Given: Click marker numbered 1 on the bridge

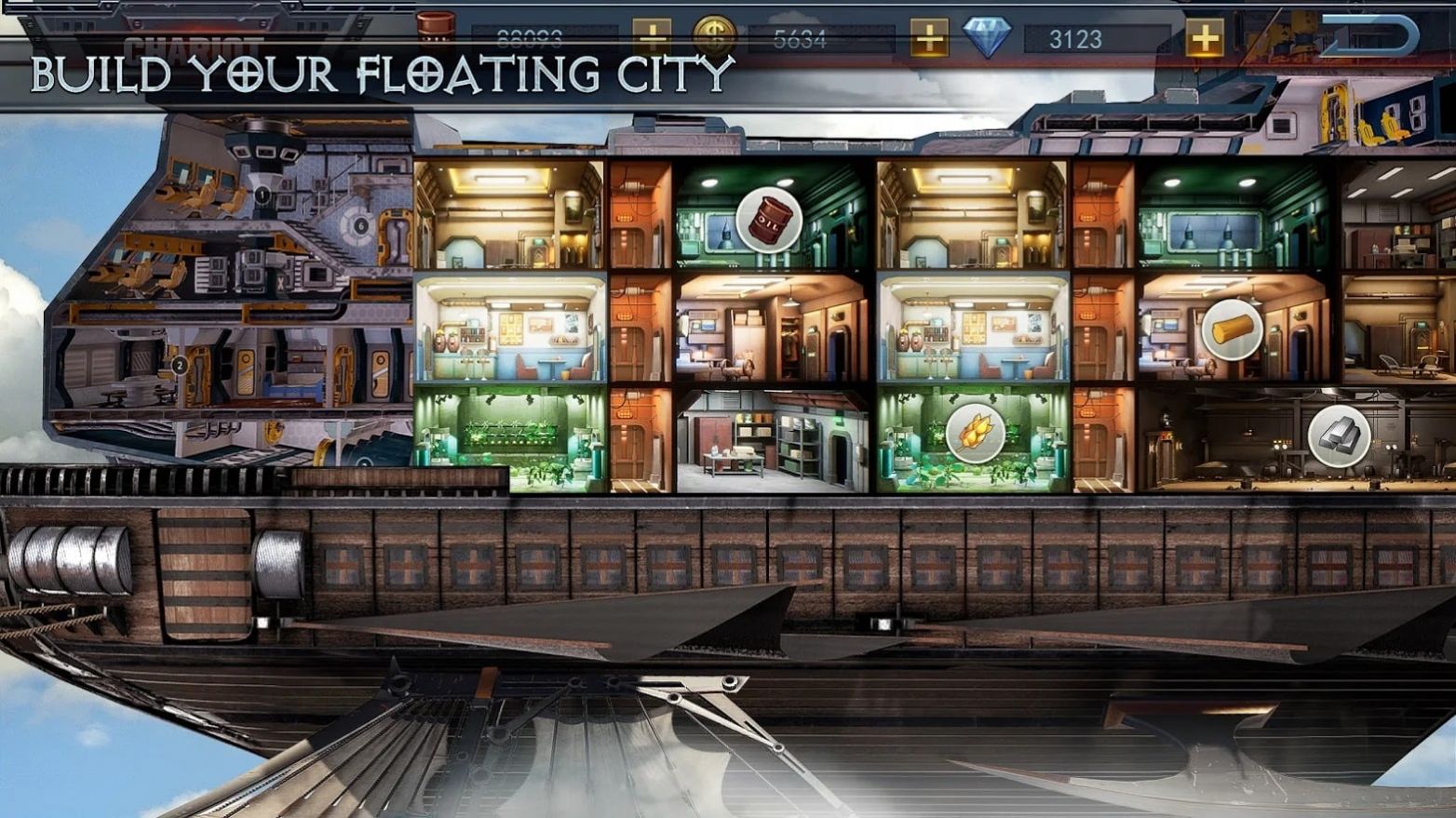Looking at the screenshot, I should 263,194.
